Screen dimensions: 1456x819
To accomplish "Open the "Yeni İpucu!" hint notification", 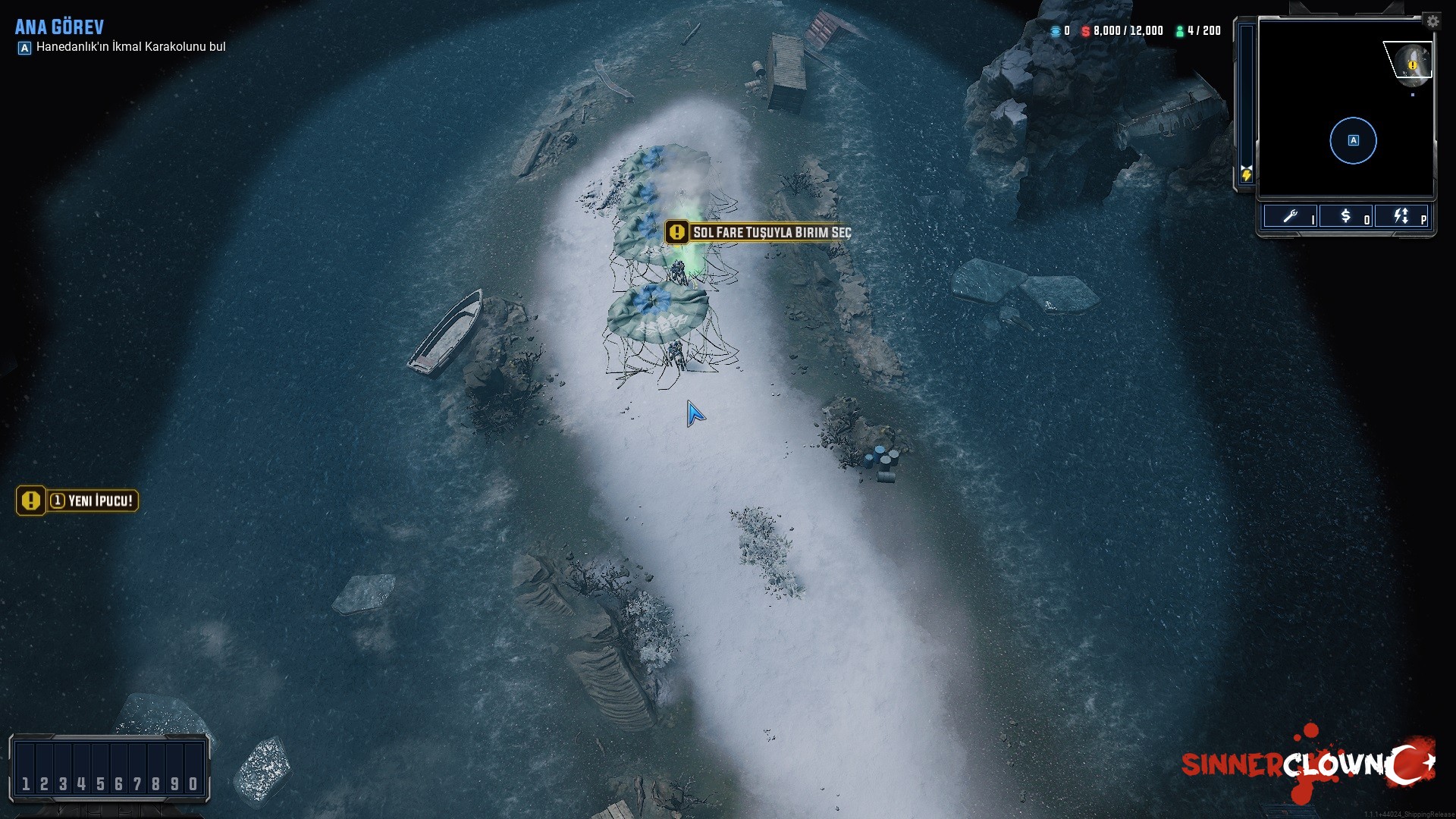I will click(x=77, y=500).
